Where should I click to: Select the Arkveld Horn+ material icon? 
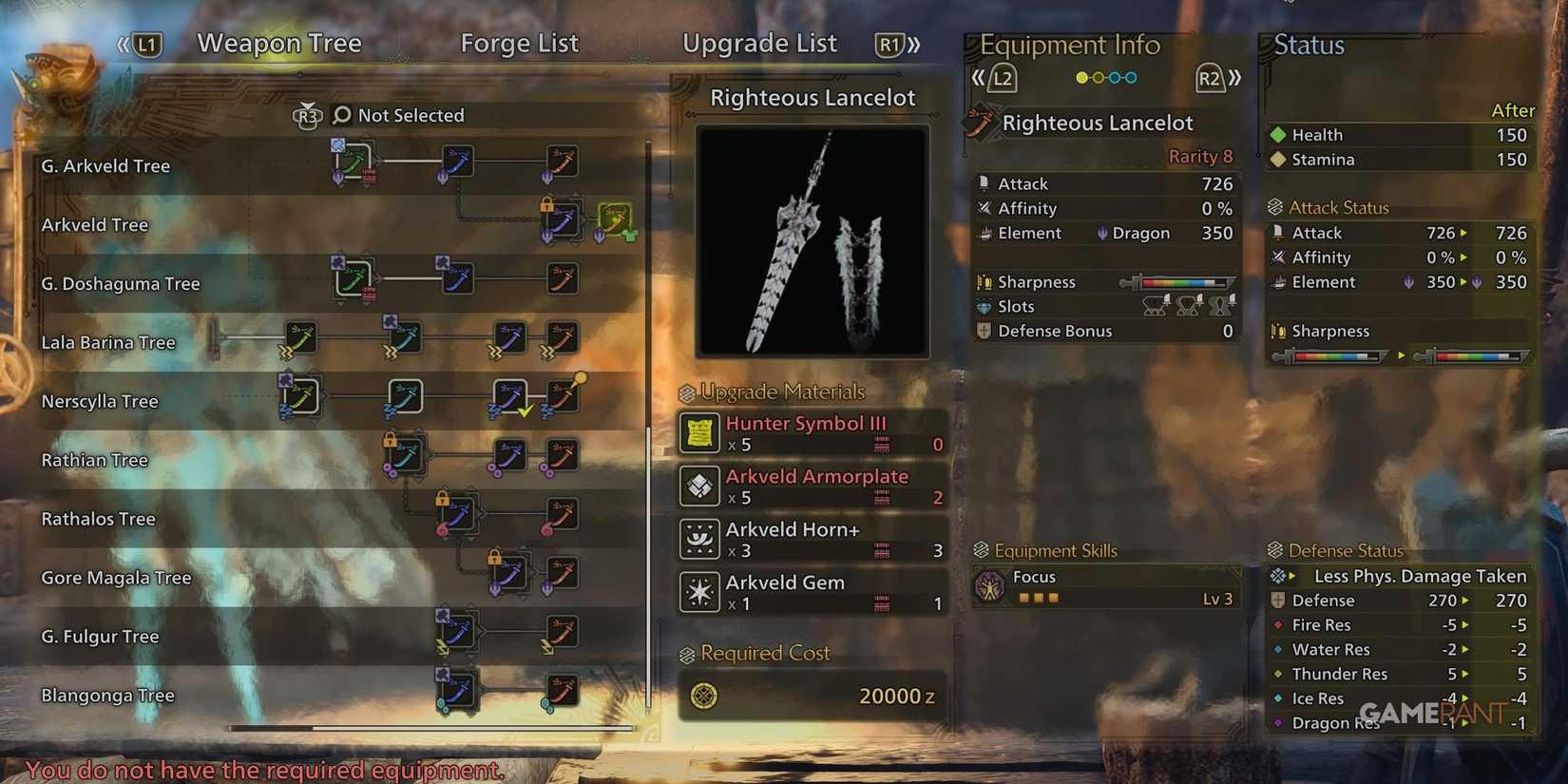point(699,539)
